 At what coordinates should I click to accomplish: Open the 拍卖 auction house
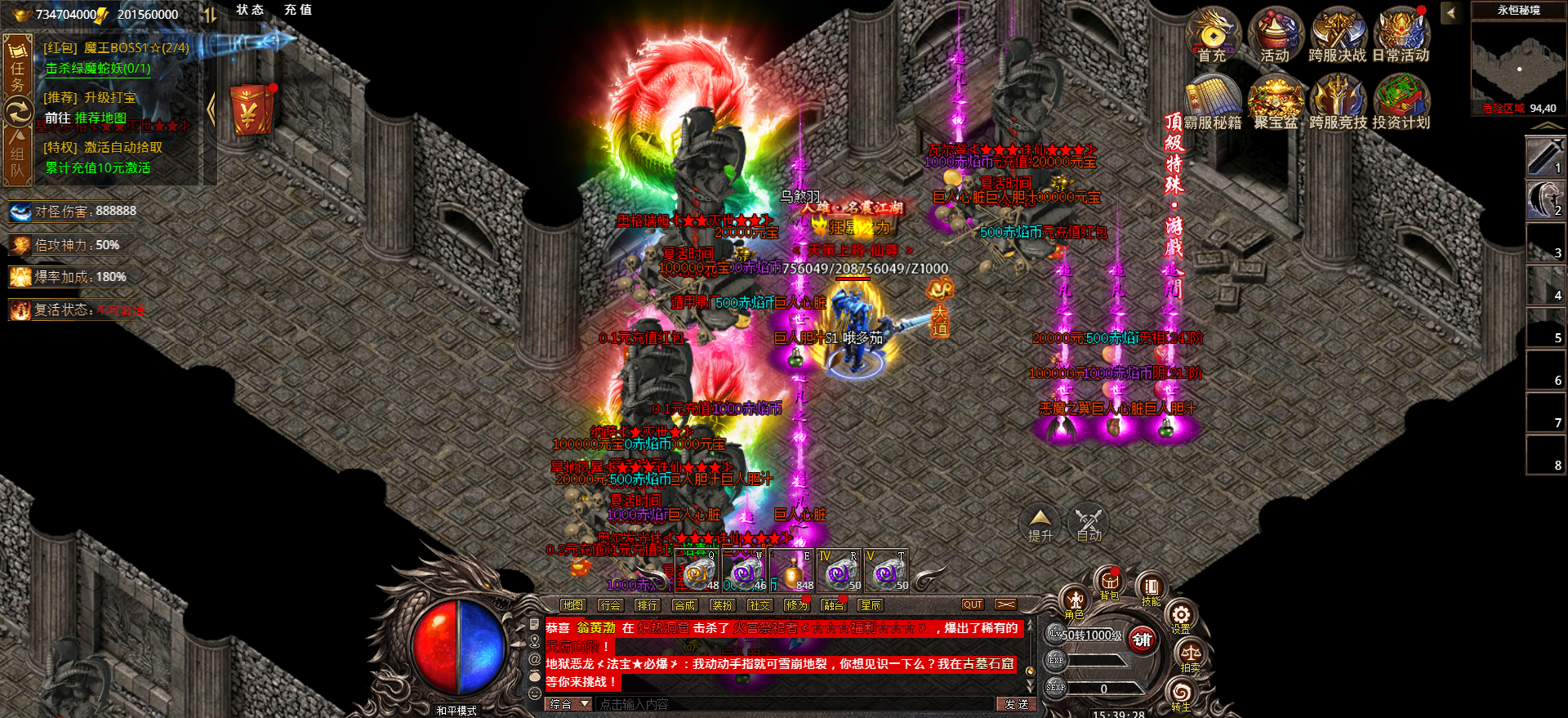point(1190,656)
